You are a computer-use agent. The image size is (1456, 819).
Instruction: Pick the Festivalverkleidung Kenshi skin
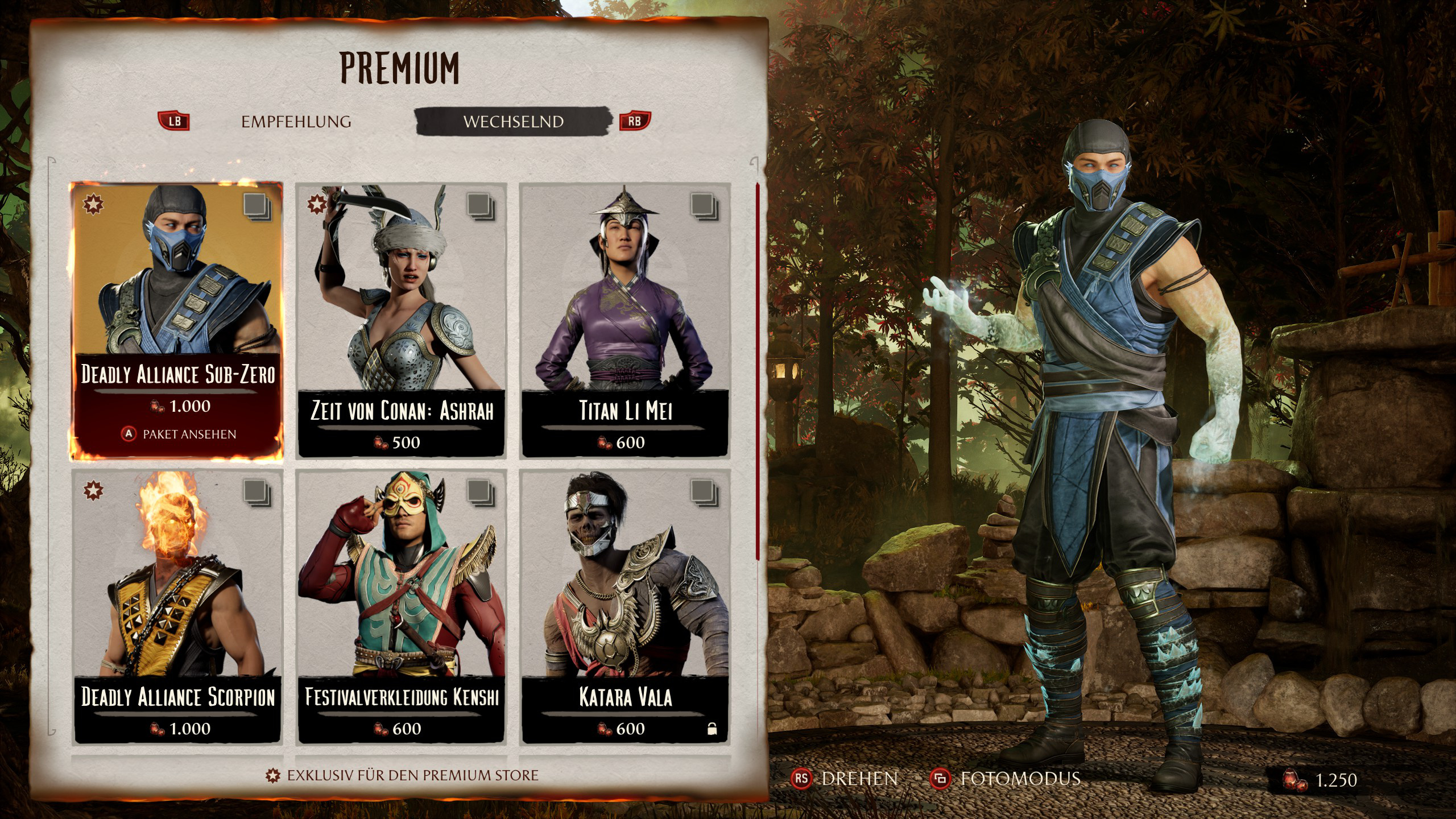402,606
